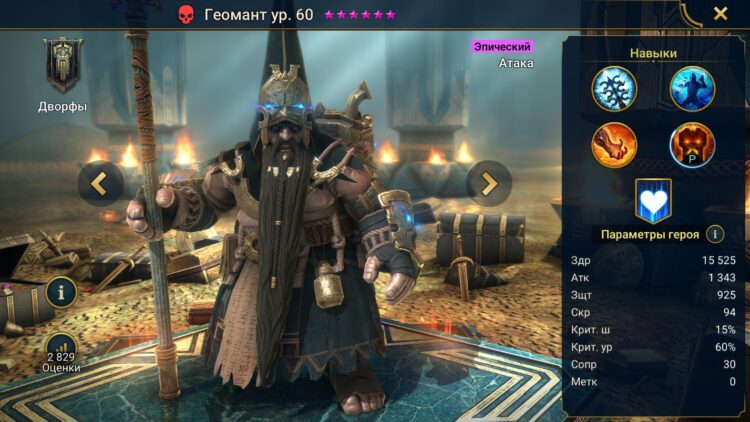Show the next champion with right arrow
The width and height of the screenshot is (750, 422).
pos(489,183)
